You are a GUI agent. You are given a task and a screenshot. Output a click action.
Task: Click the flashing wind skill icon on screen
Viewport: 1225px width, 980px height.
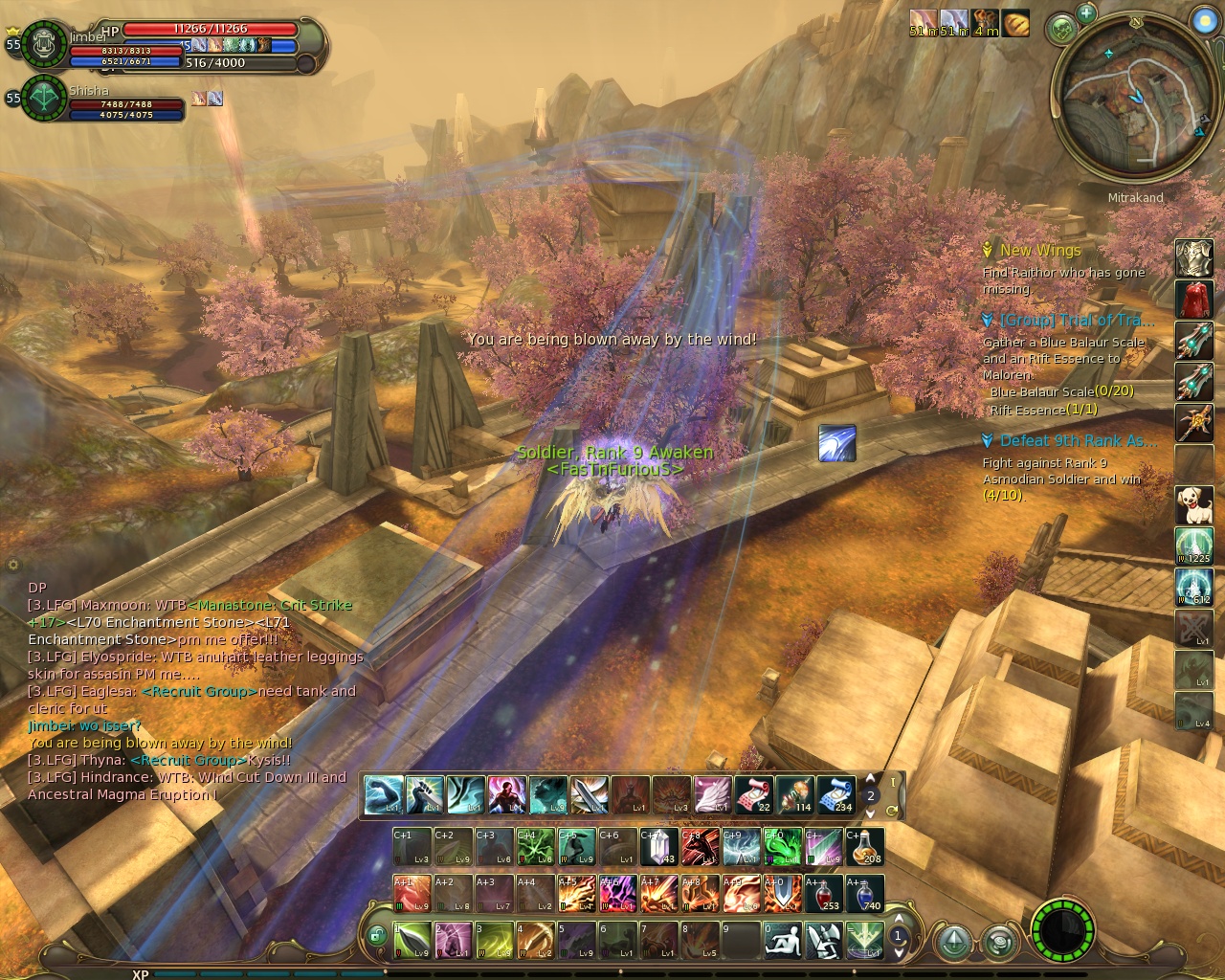tap(836, 444)
